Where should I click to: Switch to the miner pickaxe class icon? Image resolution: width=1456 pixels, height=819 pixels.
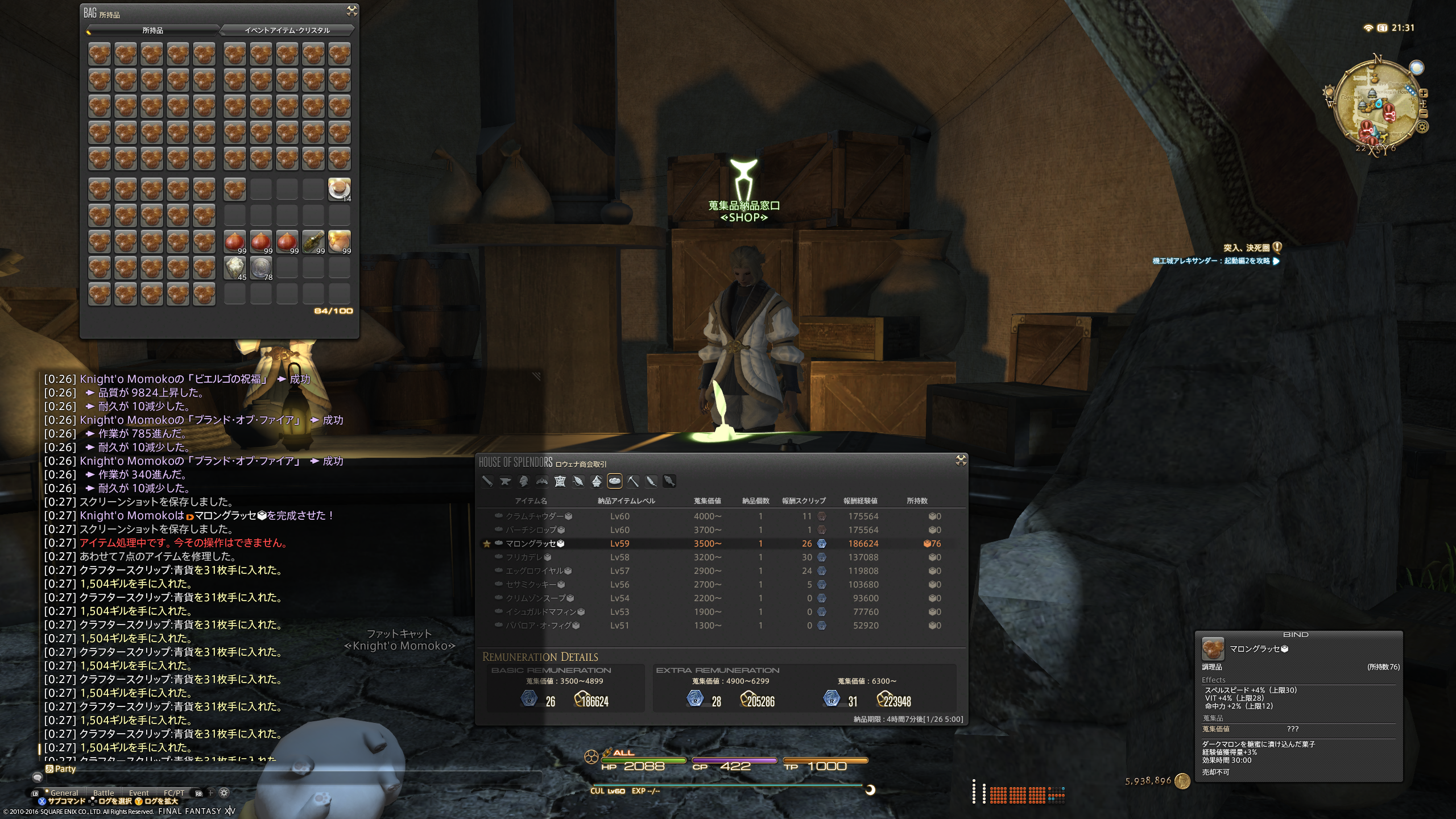(633, 481)
